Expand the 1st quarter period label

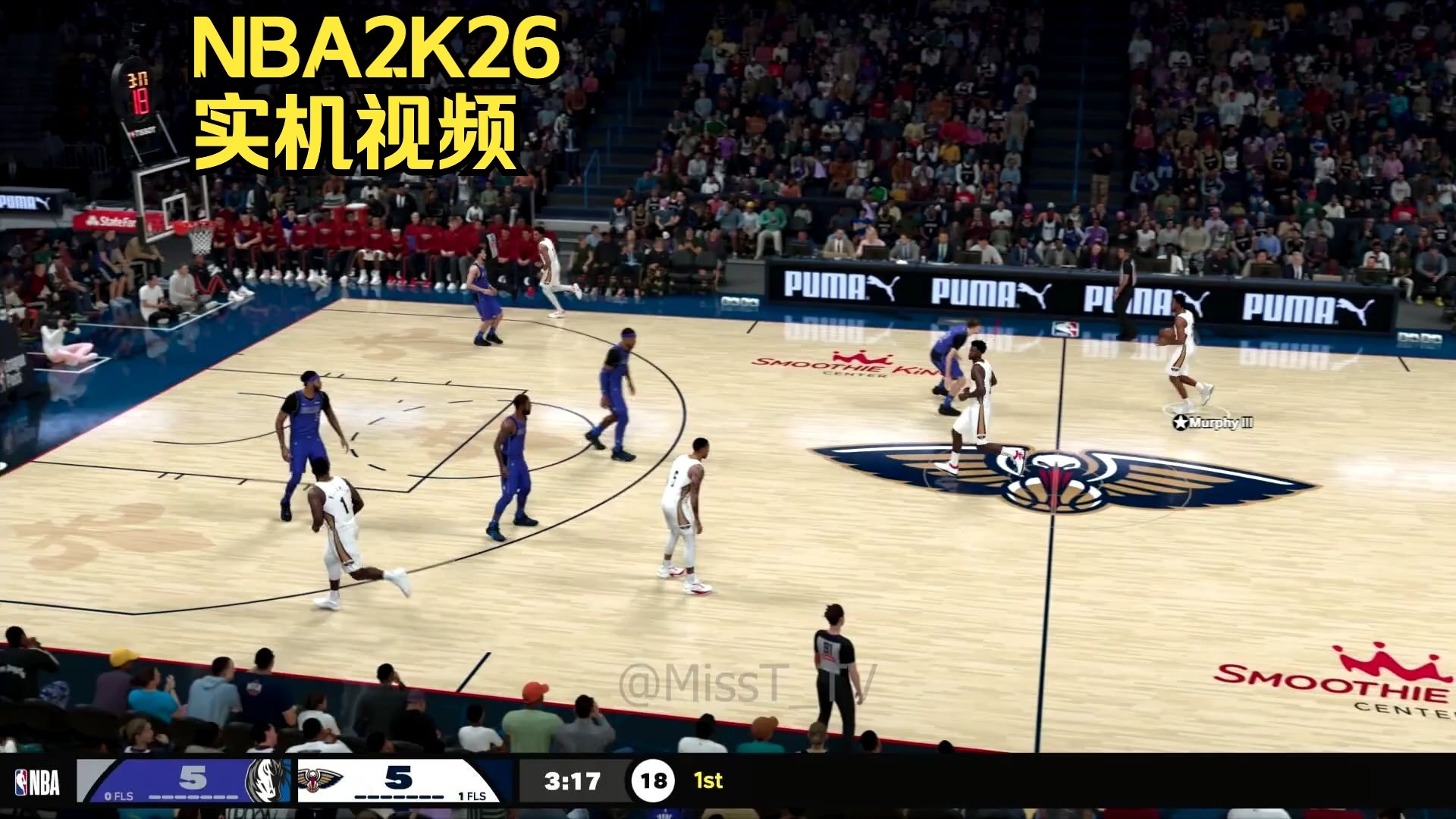click(707, 778)
